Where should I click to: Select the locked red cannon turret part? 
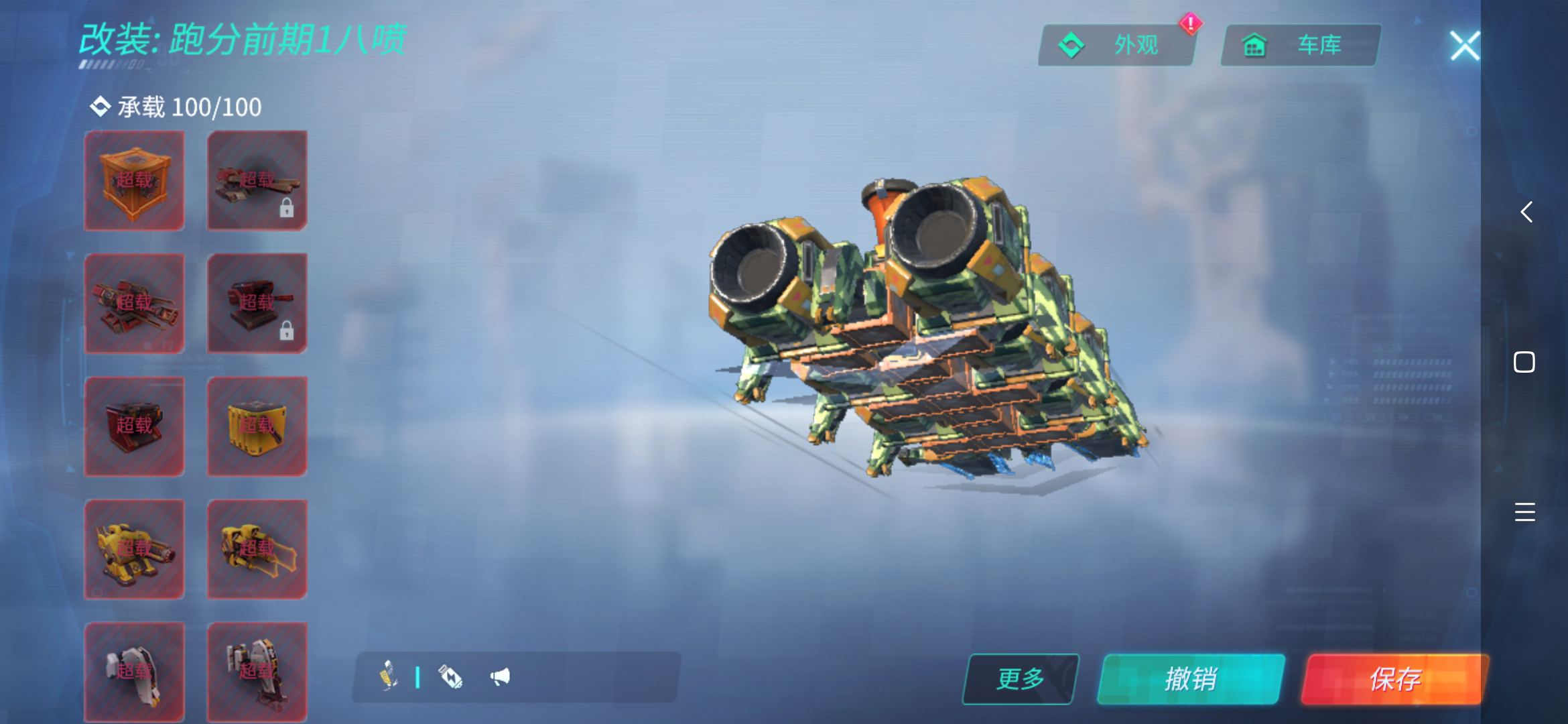click(x=257, y=303)
